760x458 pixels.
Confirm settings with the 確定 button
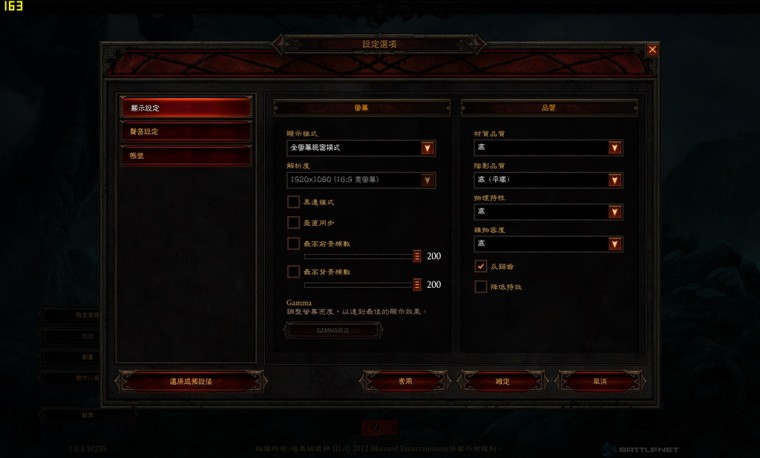(x=502, y=381)
